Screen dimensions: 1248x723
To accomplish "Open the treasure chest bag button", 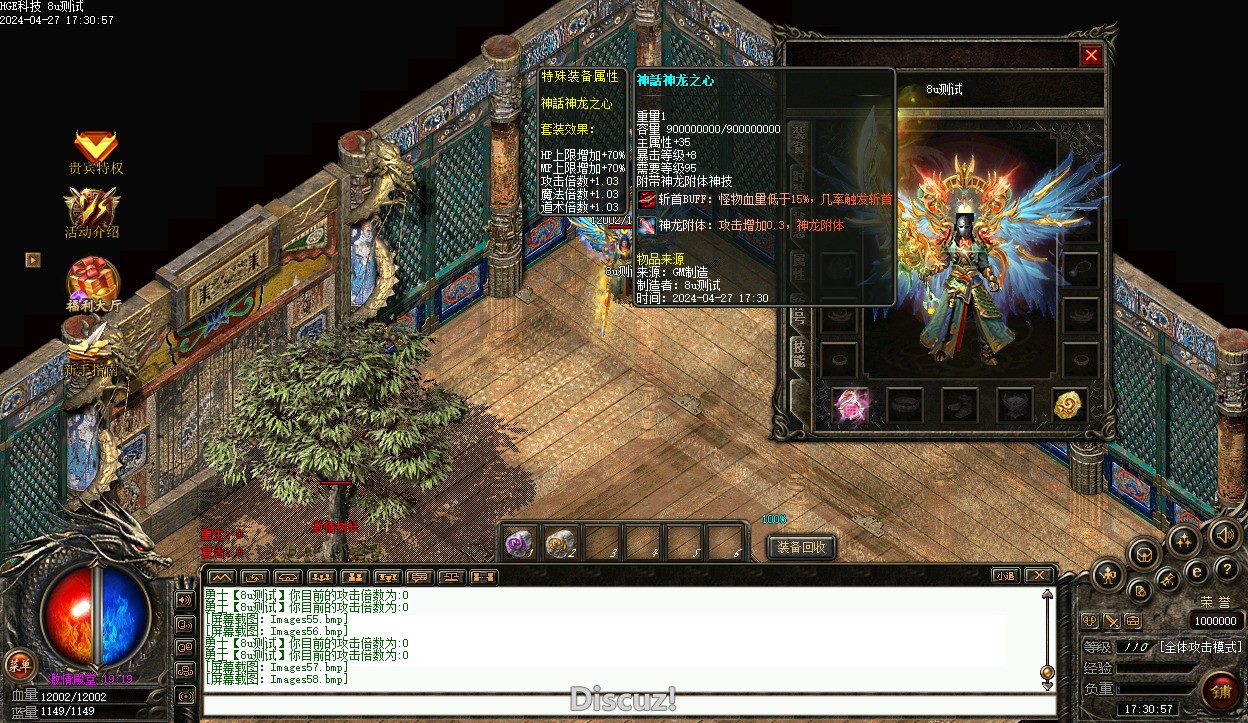I will pyautogui.click(x=1143, y=553).
